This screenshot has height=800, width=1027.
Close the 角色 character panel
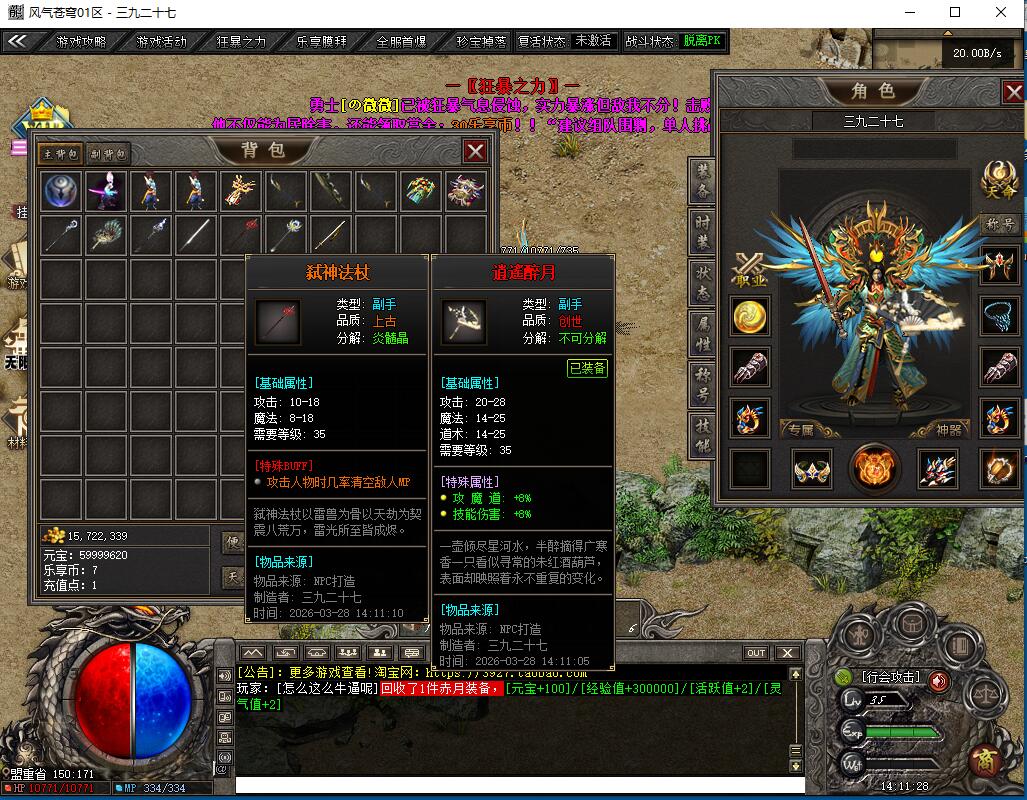1013,93
